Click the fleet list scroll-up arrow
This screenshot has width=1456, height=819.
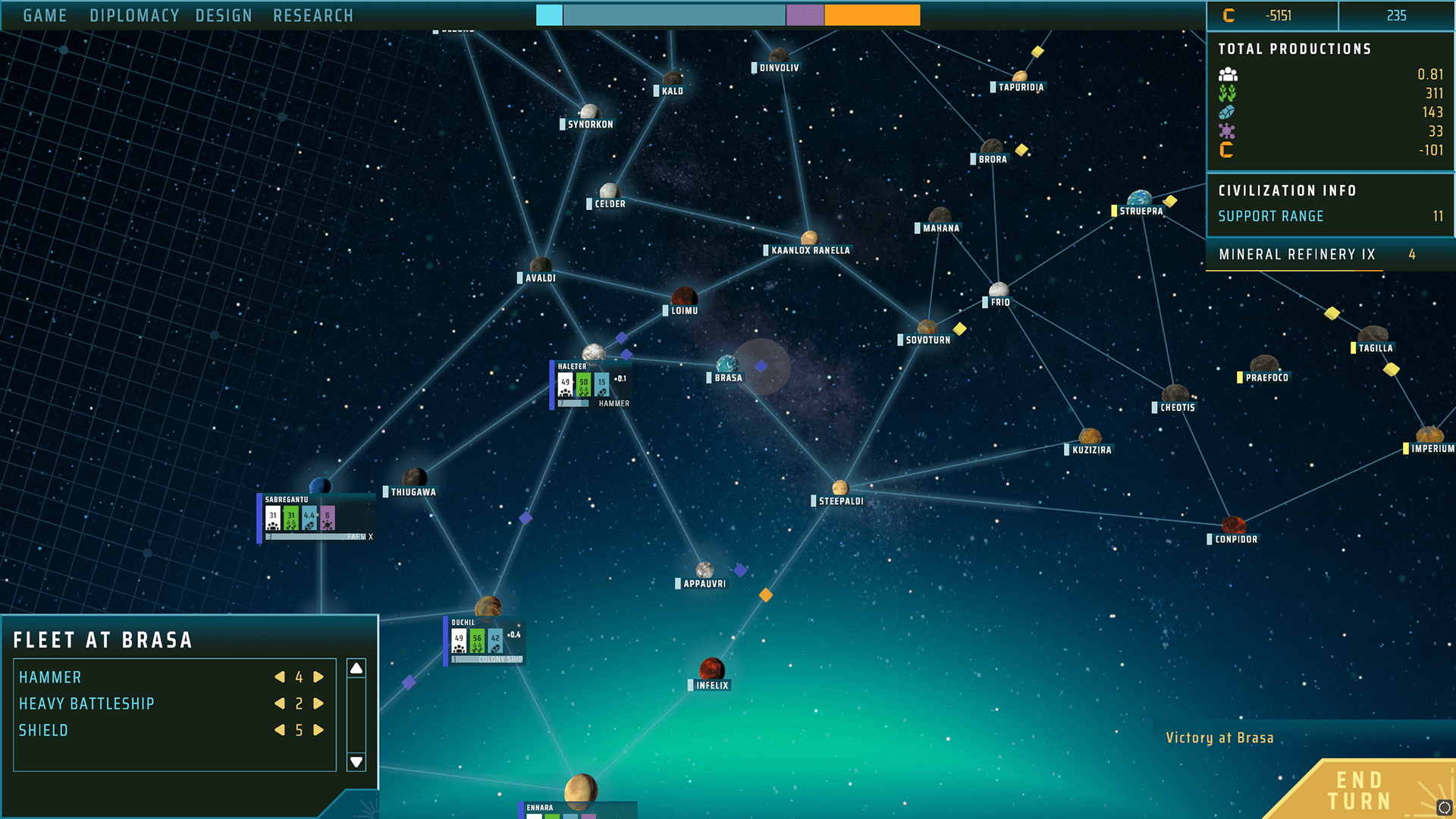pos(356,668)
